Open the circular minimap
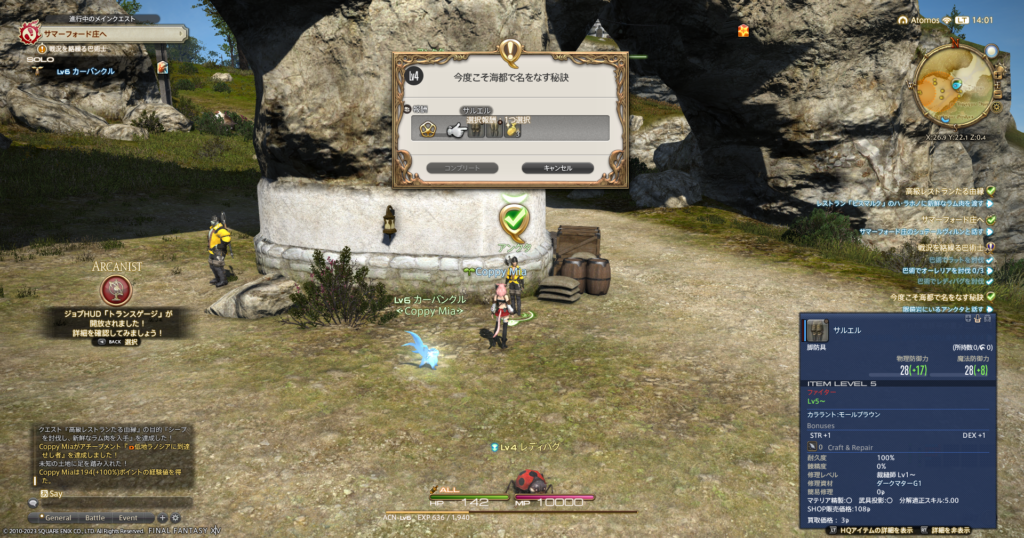The height and width of the screenshot is (538, 1024). [x=952, y=86]
